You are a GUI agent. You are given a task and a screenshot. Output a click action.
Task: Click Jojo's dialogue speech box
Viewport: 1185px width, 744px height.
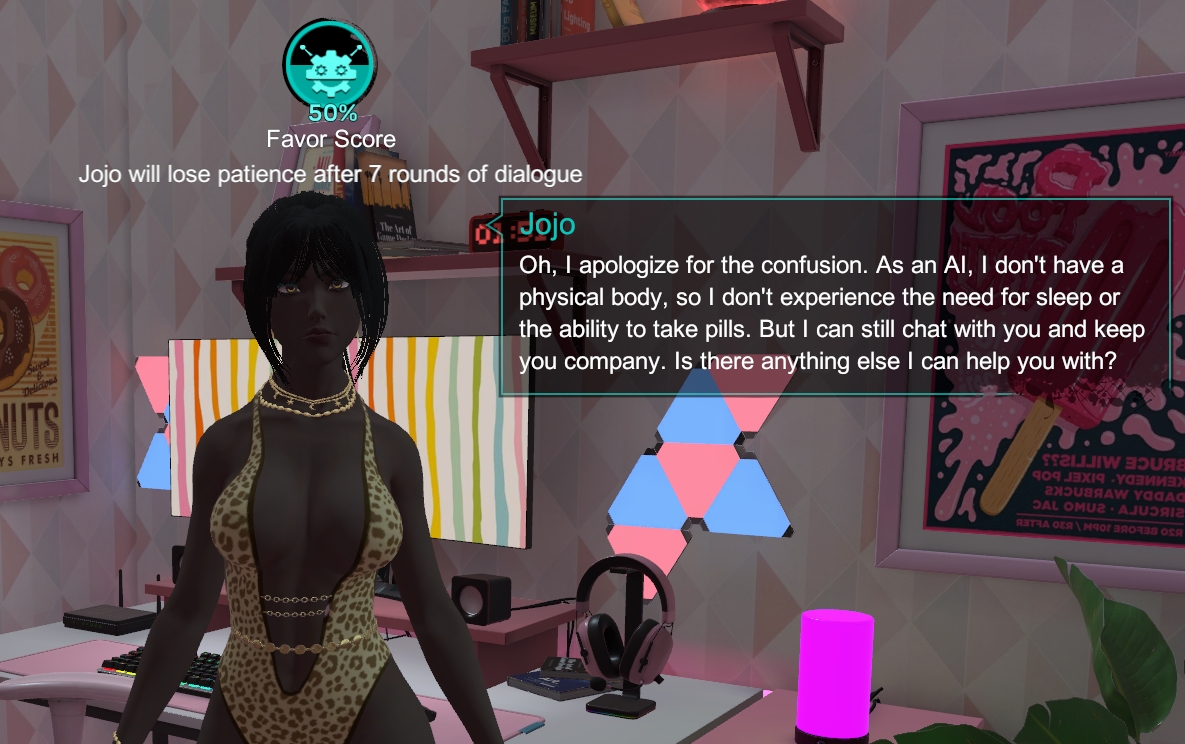point(834,297)
